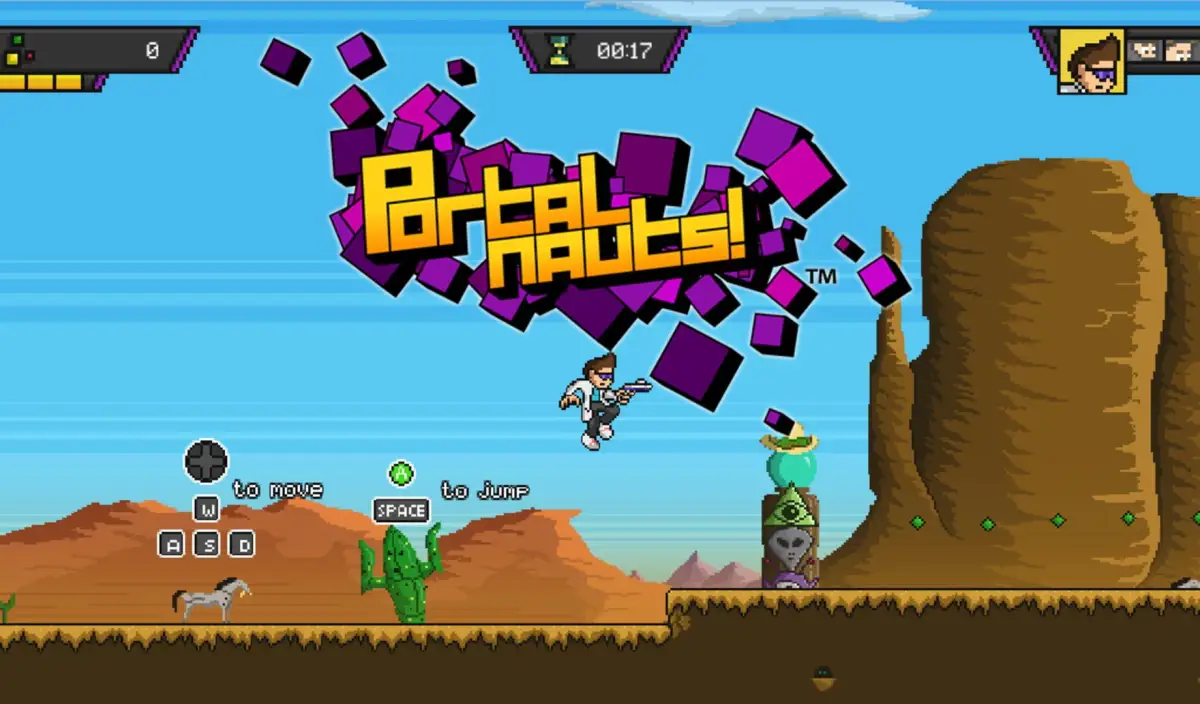Click the sunglasses hero portrait on yellow background
This screenshot has height=704, width=1200.
coord(1091,61)
